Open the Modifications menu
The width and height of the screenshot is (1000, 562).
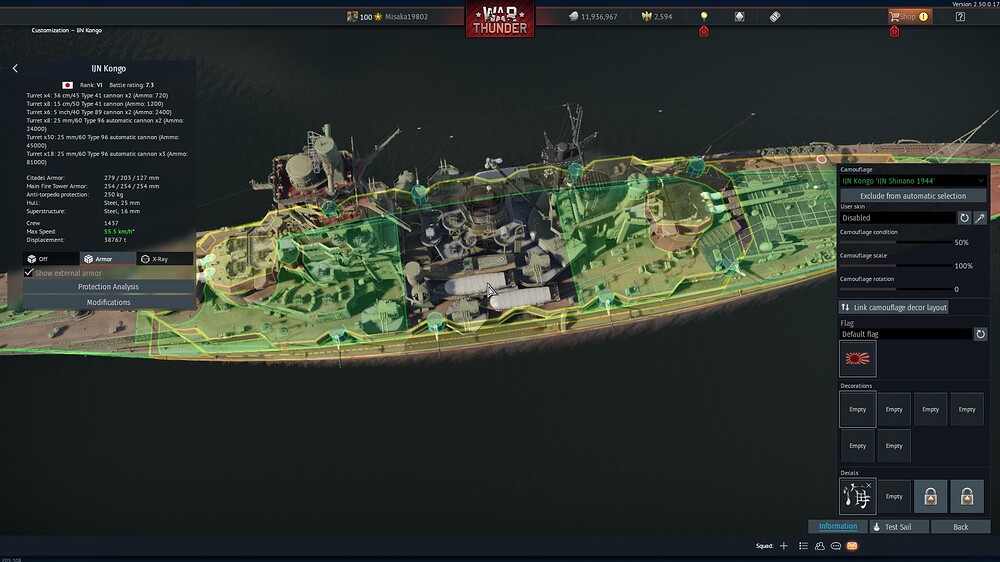coord(108,302)
